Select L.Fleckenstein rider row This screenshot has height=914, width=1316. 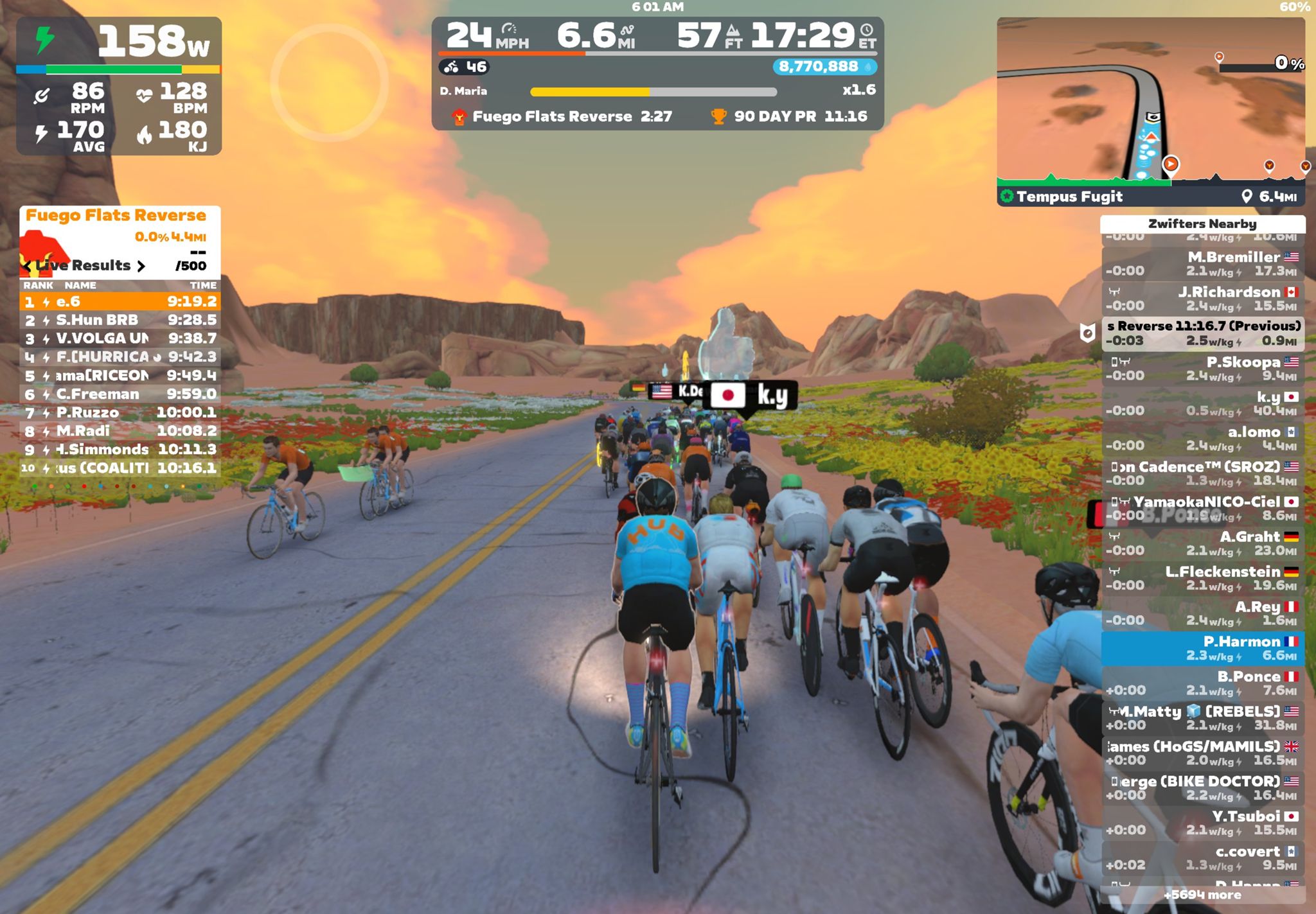pos(1202,578)
